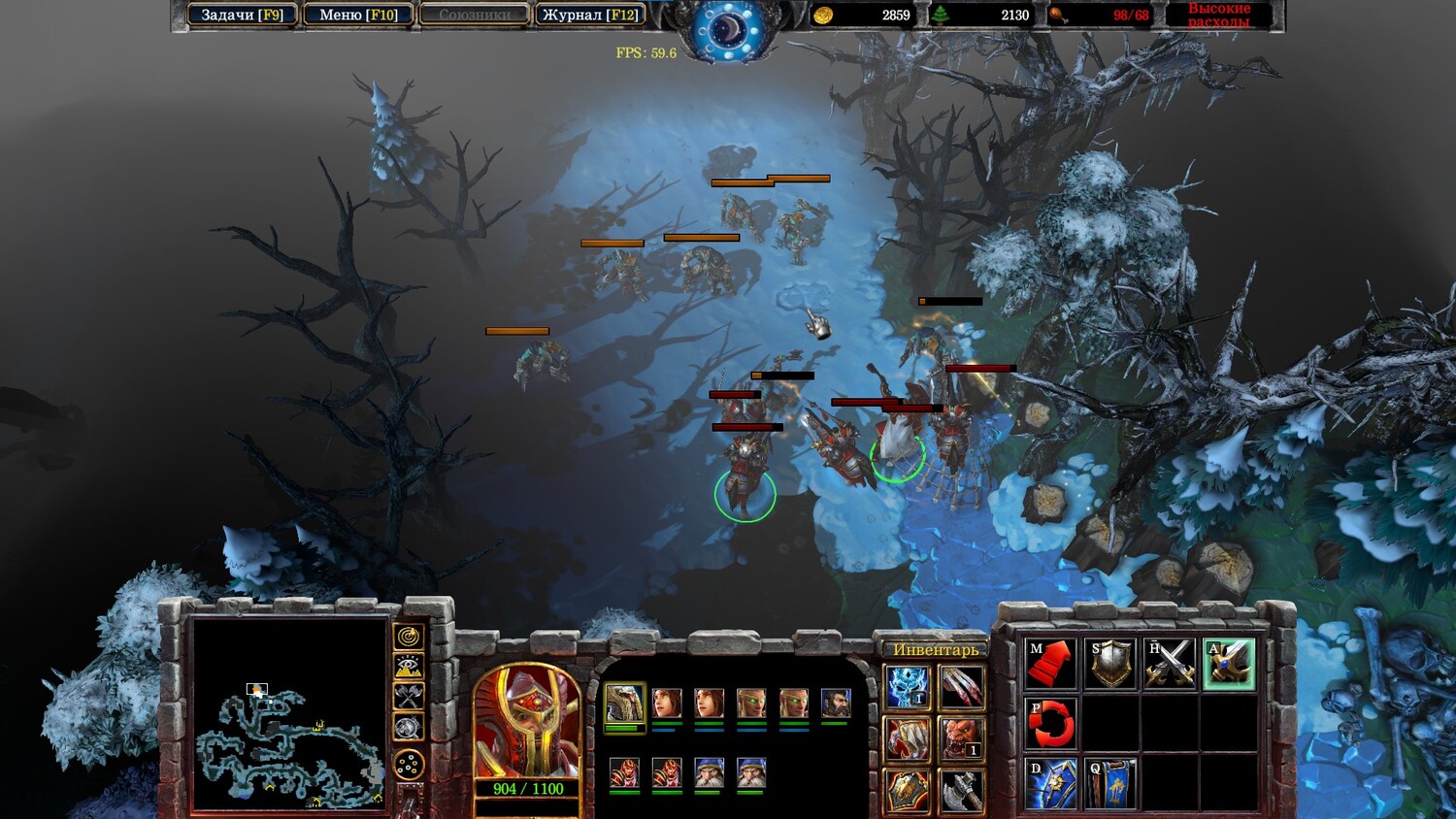Image resolution: width=1456 pixels, height=819 pixels.
Task: Select the bloody claws inventory item
Action: (961, 687)
